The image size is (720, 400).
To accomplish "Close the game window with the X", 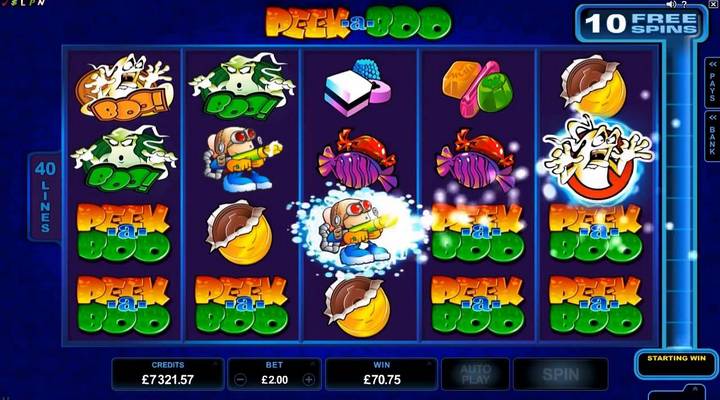I will 713,4.
